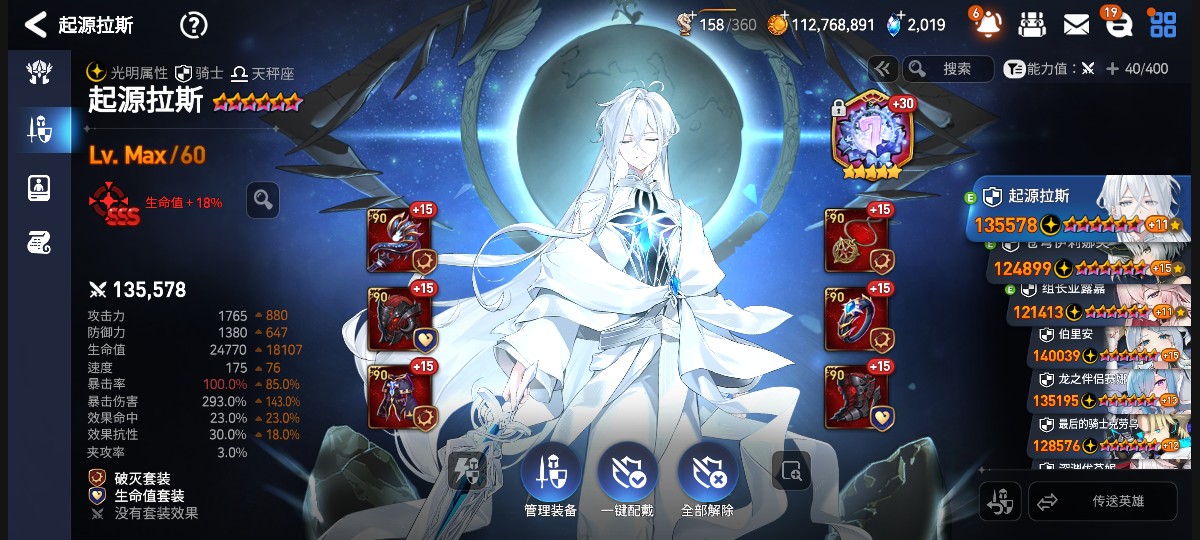
Task: Open 管理装备 equipment management
Action: pyautogui.click(x=550, y=478)
